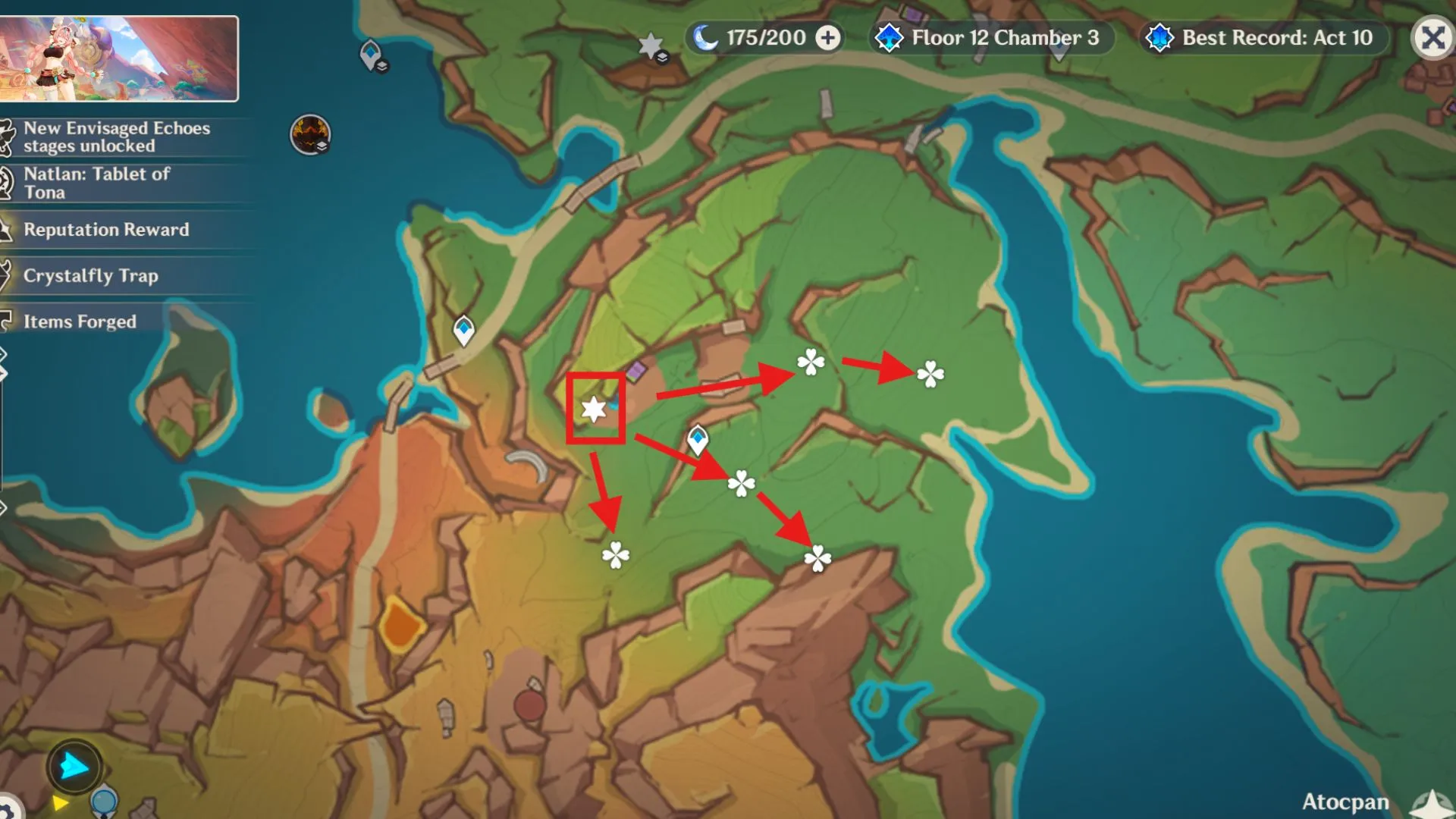Open the Best Record: Act 10 entry
Image resolution: width=1456 pixels, height=819 pixels.
(1264, 37)
